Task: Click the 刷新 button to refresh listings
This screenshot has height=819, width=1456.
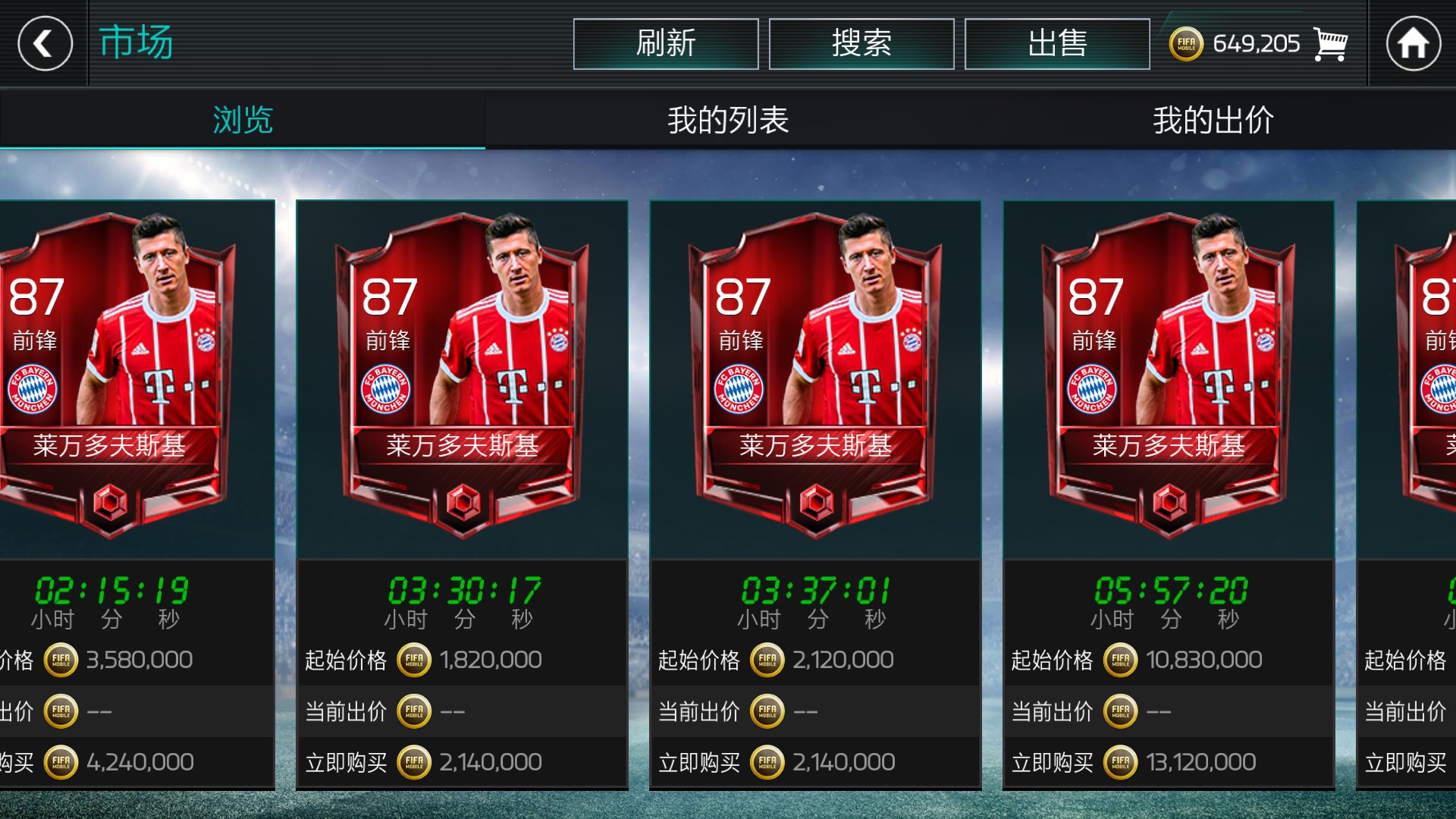Action: (x=666, y=43)
